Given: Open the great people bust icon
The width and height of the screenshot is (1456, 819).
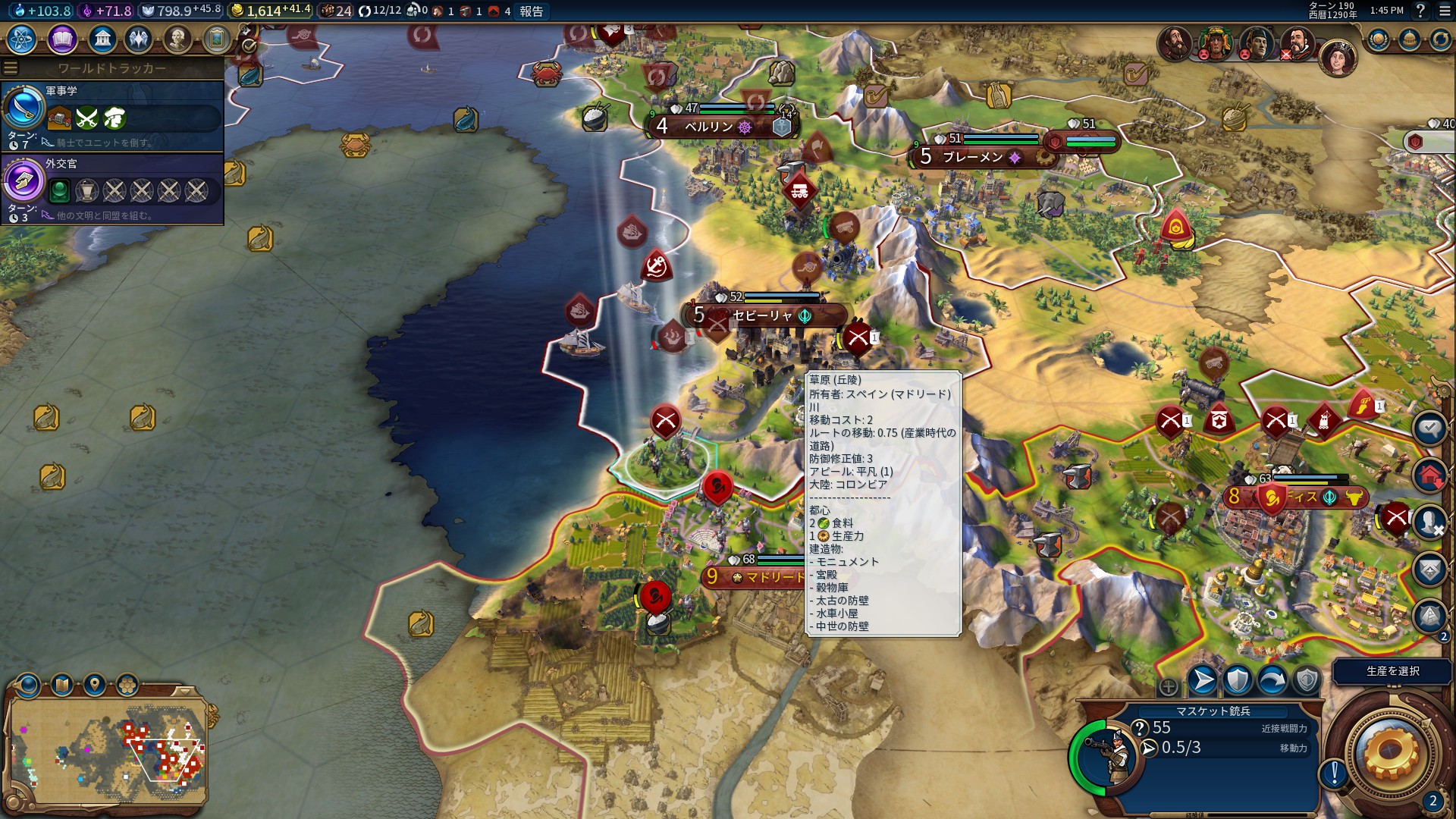Looking at the screenshot, I should point(177,39).
